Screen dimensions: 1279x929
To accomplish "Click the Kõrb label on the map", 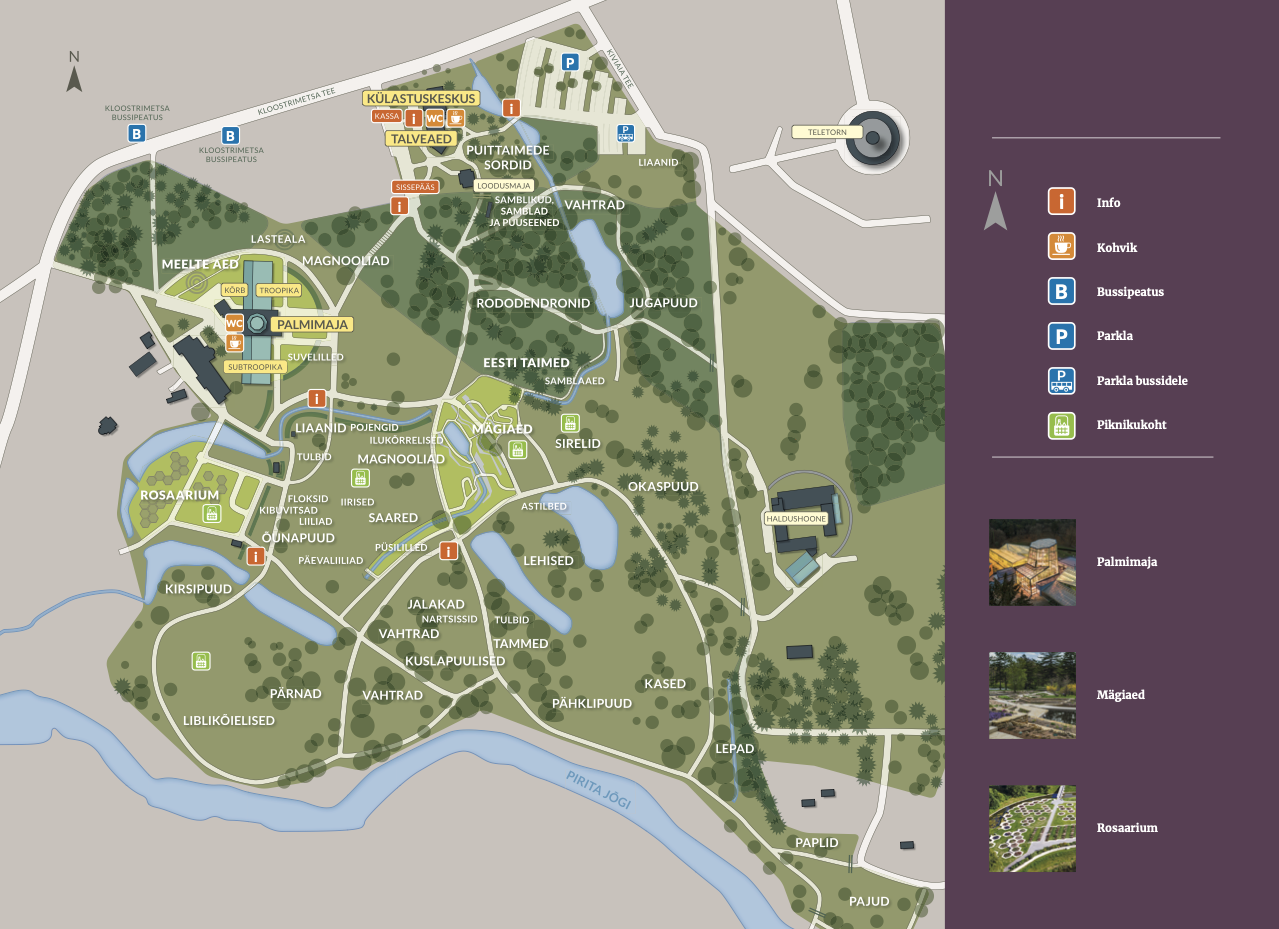I will (x=234, y=290).
